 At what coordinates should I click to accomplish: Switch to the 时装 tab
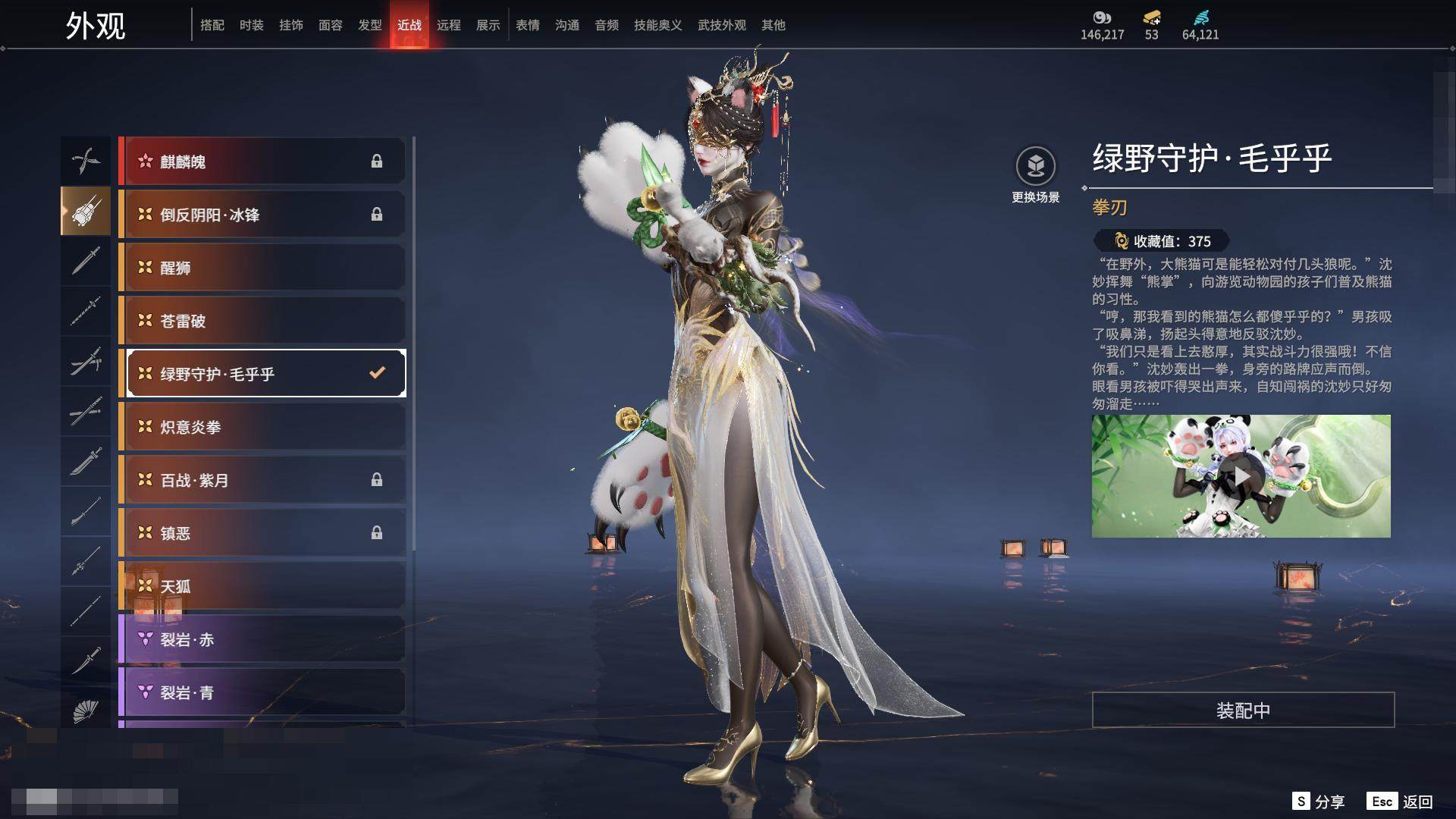click(251, 25)
